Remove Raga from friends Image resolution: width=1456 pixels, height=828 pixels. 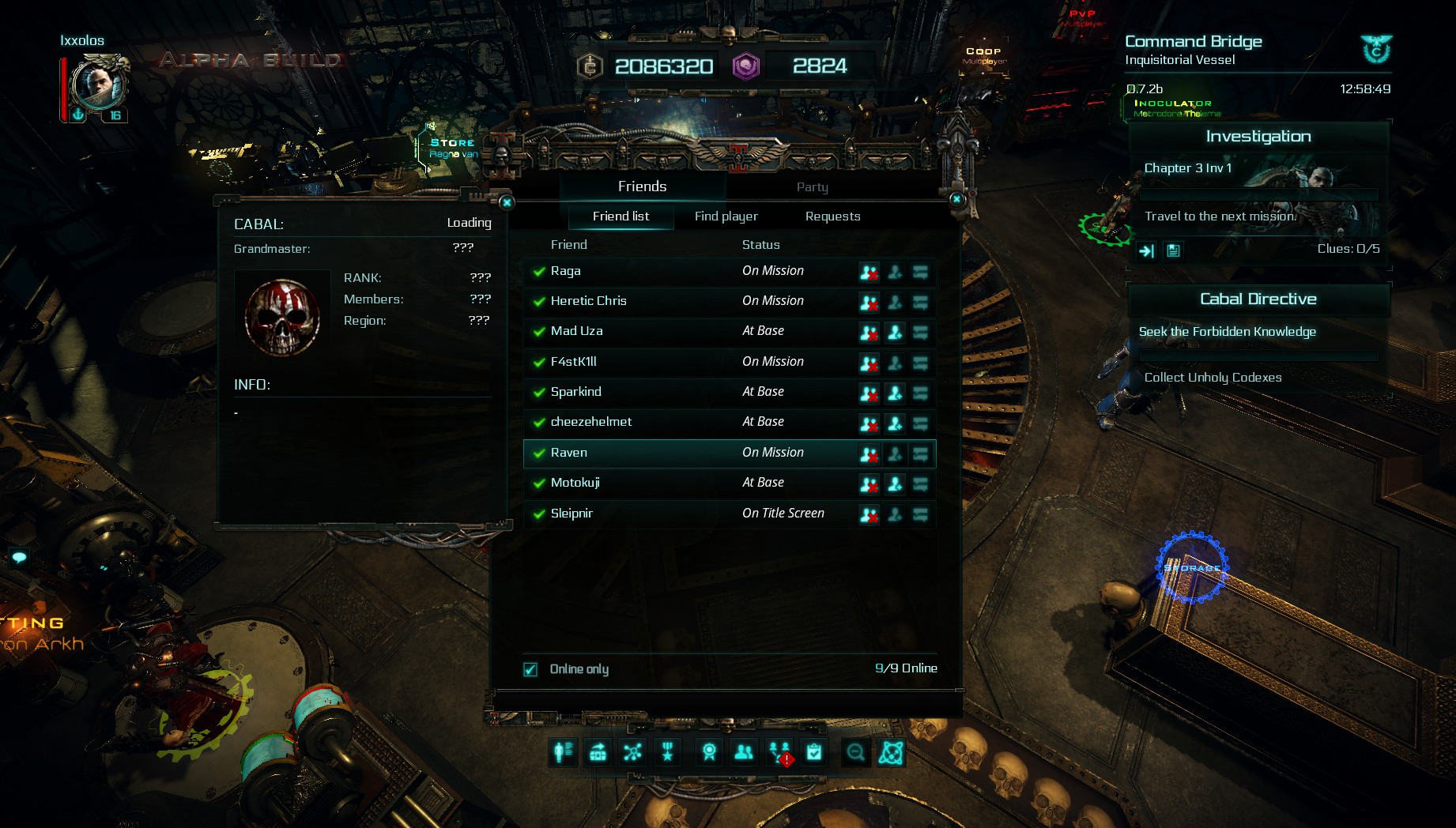869,273
